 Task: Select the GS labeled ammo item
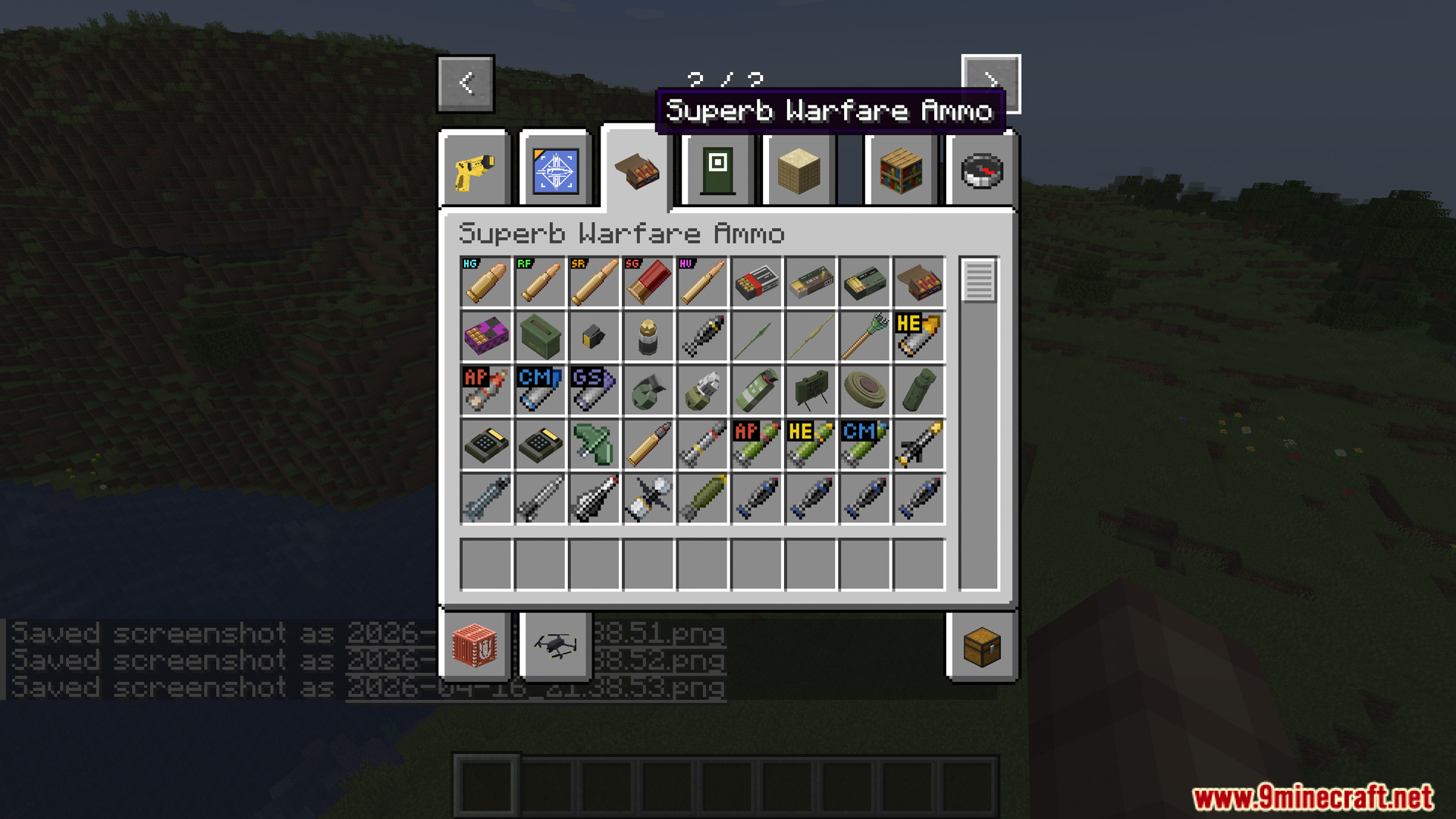[594, 390]
